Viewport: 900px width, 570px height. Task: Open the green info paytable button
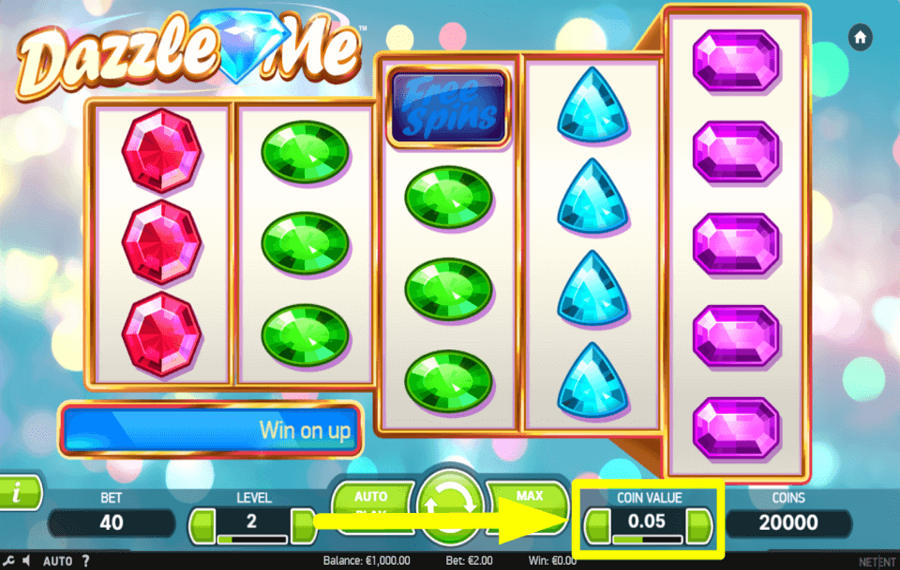pos(18,493)
